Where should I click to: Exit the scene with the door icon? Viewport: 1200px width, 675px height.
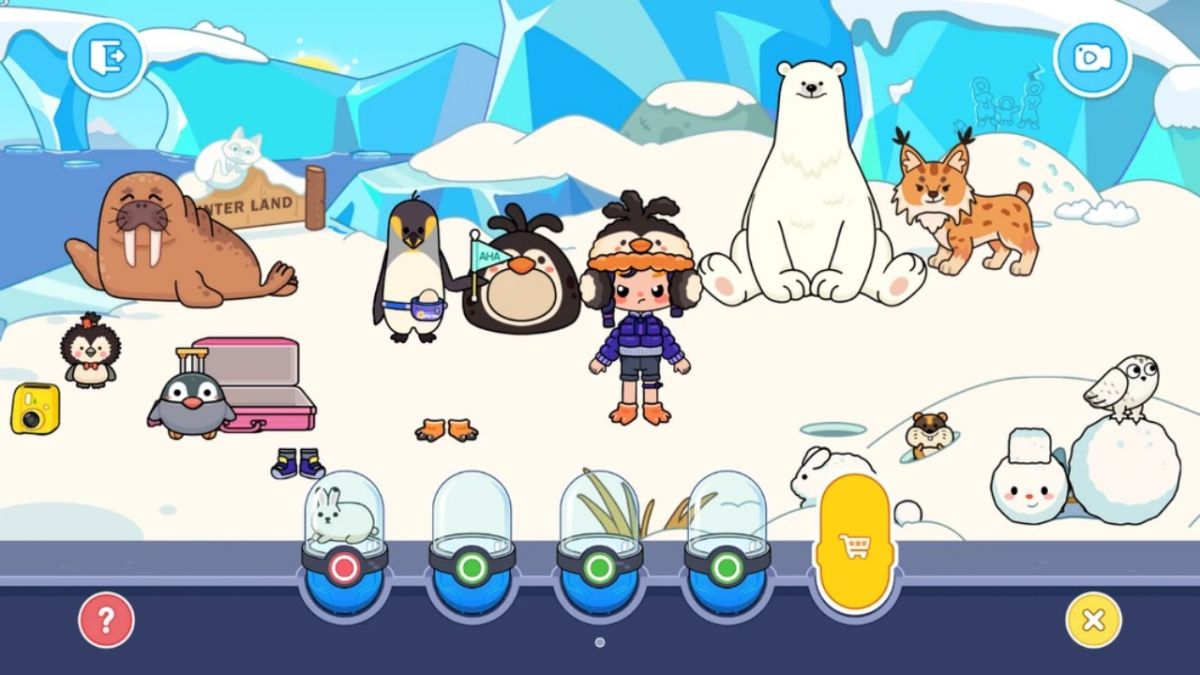[106, 57]
